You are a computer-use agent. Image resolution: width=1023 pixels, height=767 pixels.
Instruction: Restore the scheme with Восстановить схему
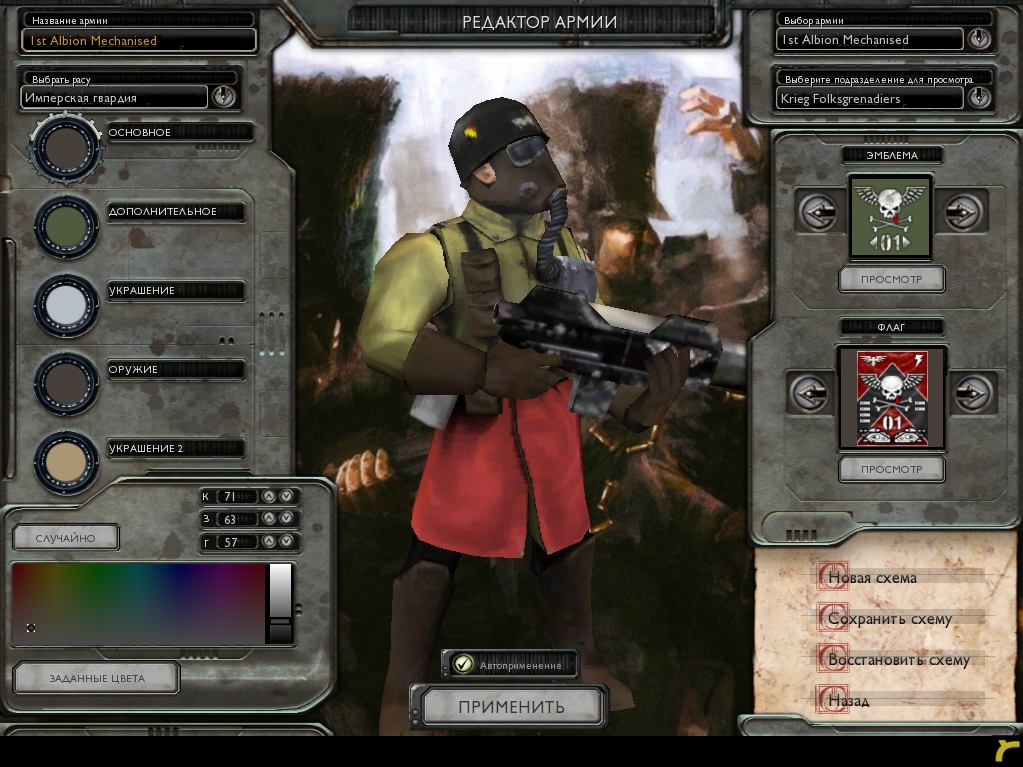(897, 660)
